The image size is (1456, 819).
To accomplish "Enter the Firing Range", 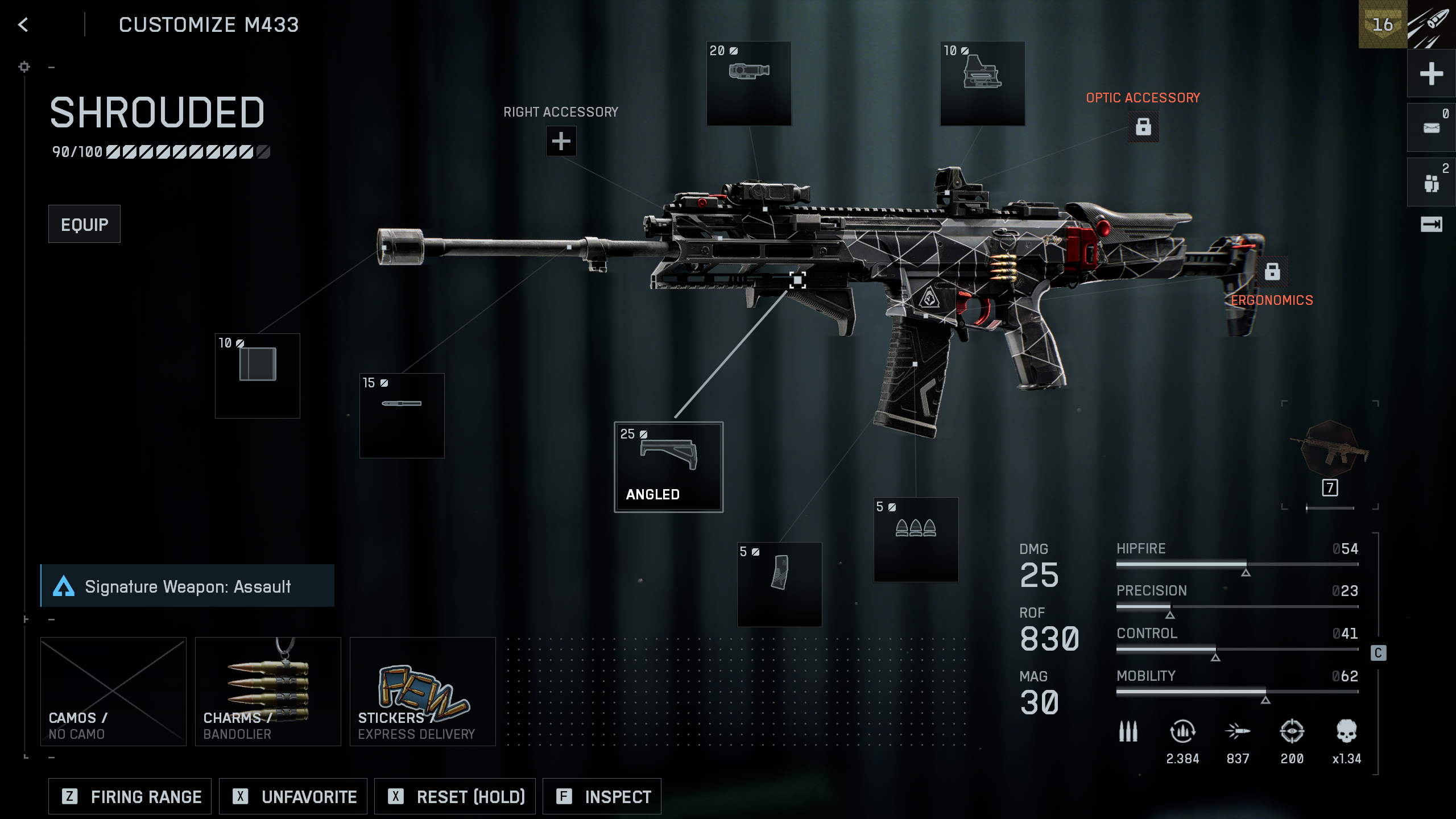I will pos(129,796).
